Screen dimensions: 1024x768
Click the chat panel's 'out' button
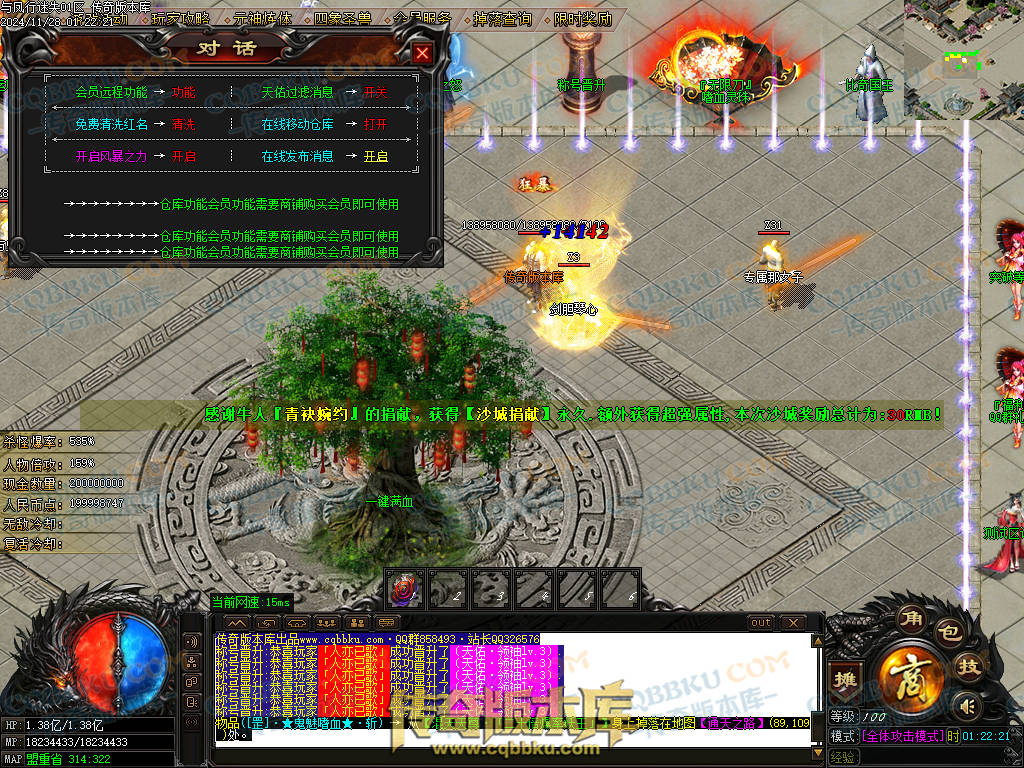762,623
